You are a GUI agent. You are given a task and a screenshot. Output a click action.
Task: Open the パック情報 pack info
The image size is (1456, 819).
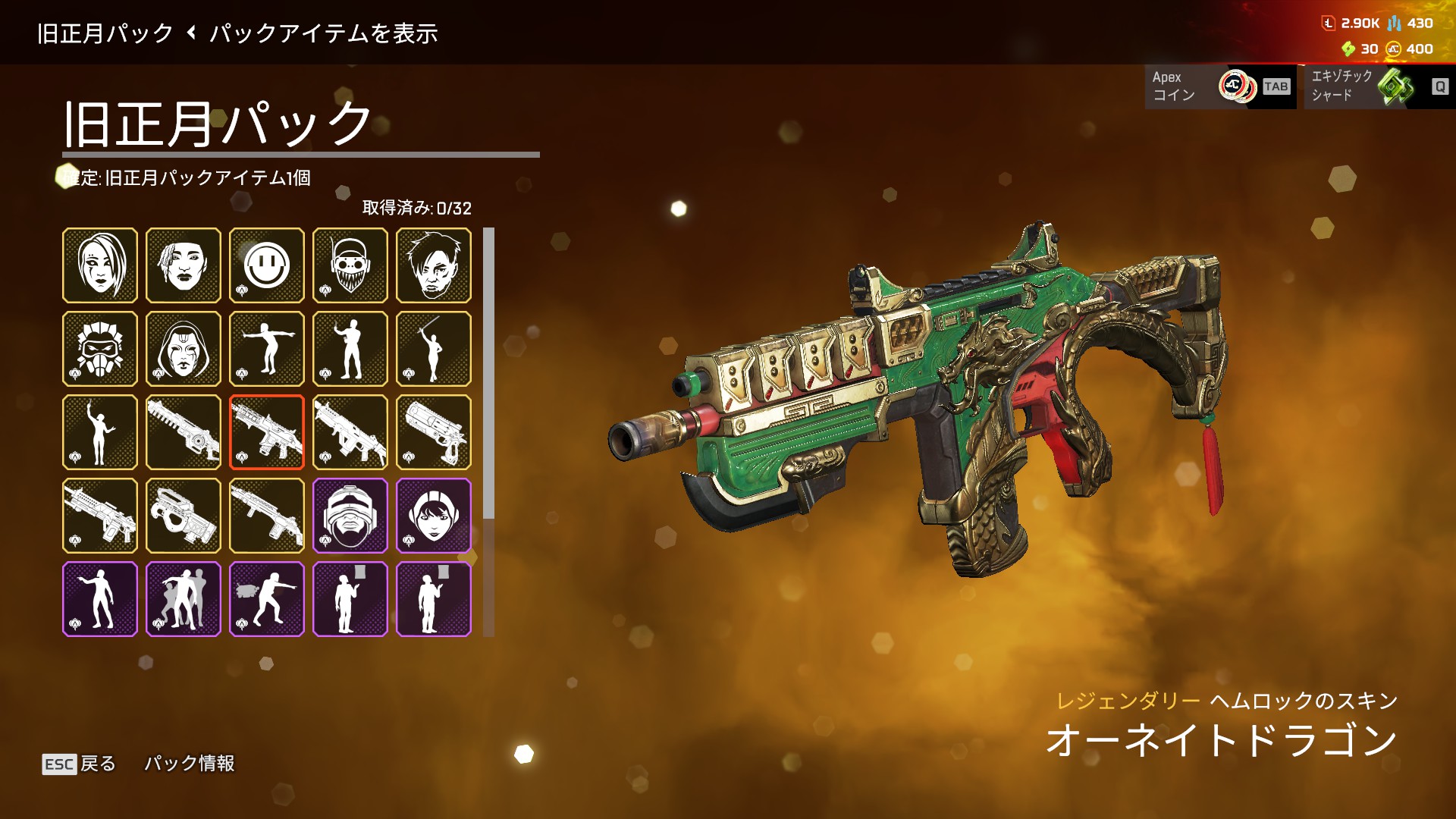[x=190, y=763]
